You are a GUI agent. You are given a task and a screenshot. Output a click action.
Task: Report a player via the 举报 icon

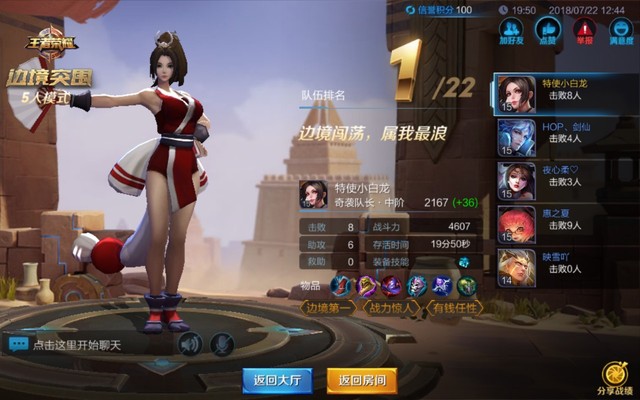coord(584,30)
